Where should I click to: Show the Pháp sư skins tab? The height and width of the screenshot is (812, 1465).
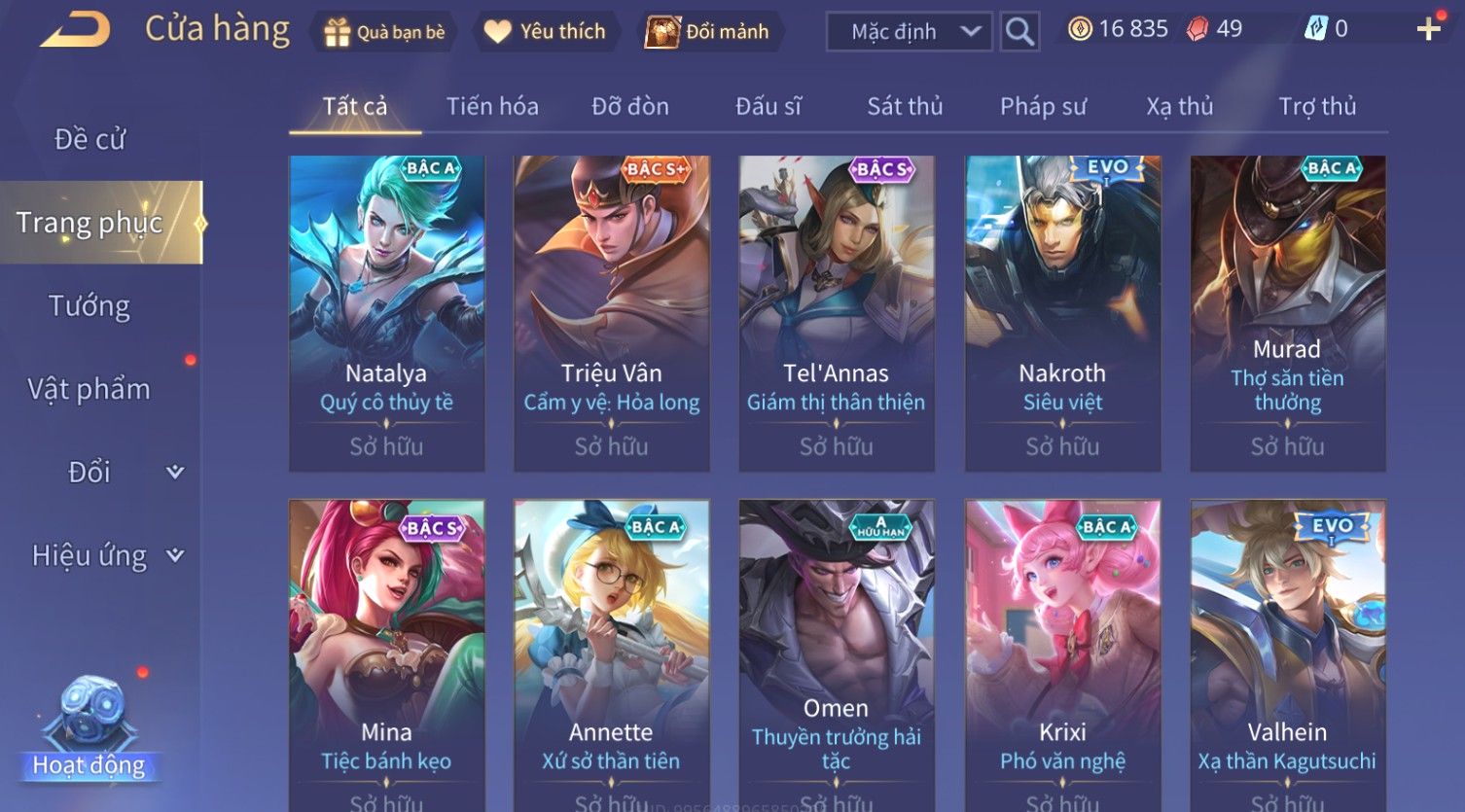1043,106
